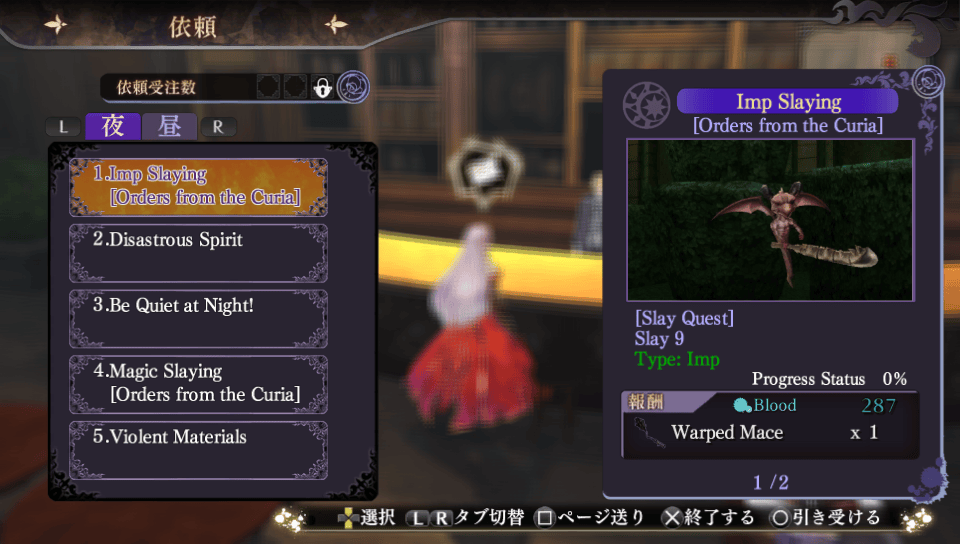Select the Warped Mace reward row

(769, 433)
